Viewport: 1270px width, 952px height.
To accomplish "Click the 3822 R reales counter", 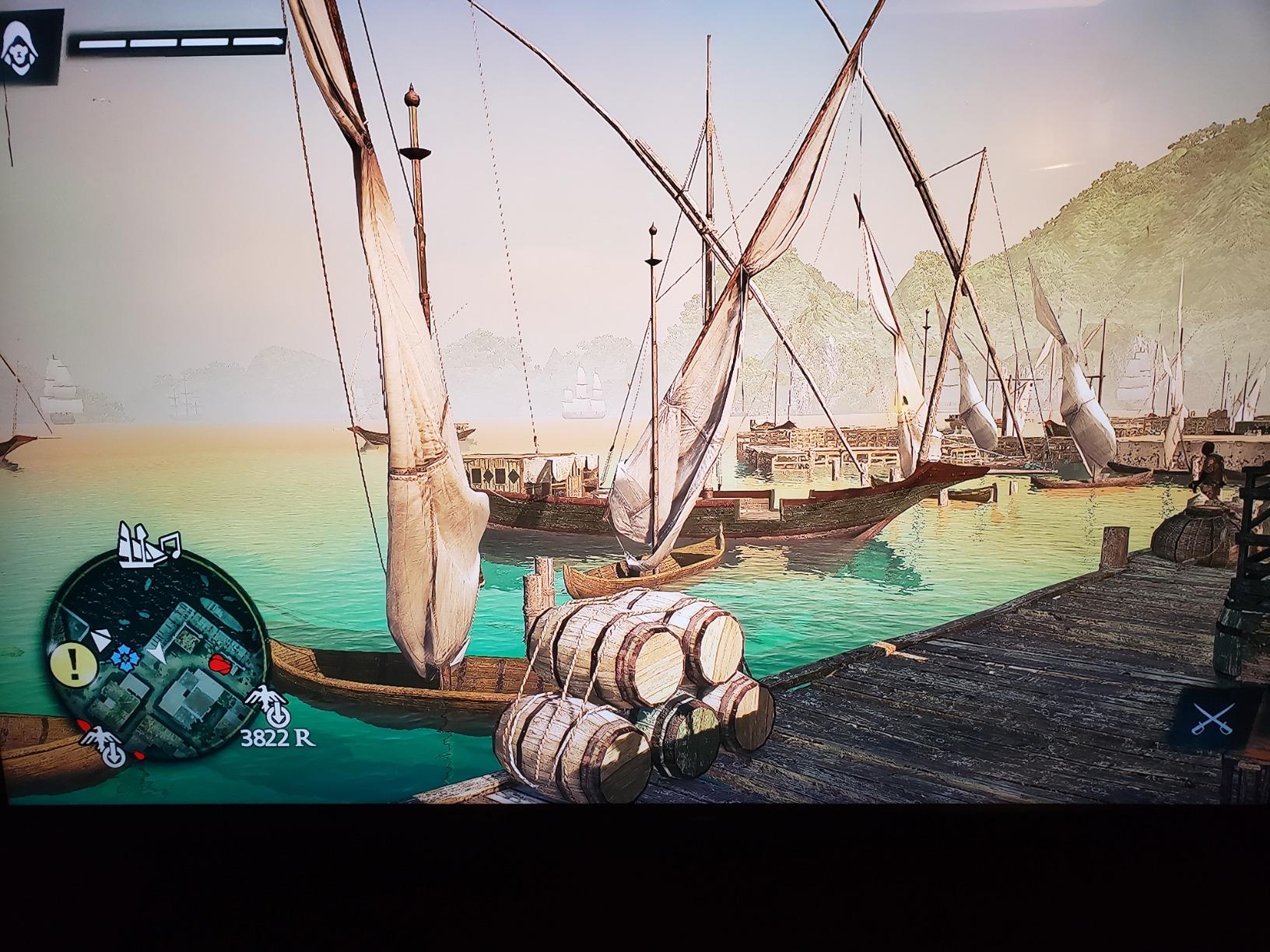I will 279,737.
